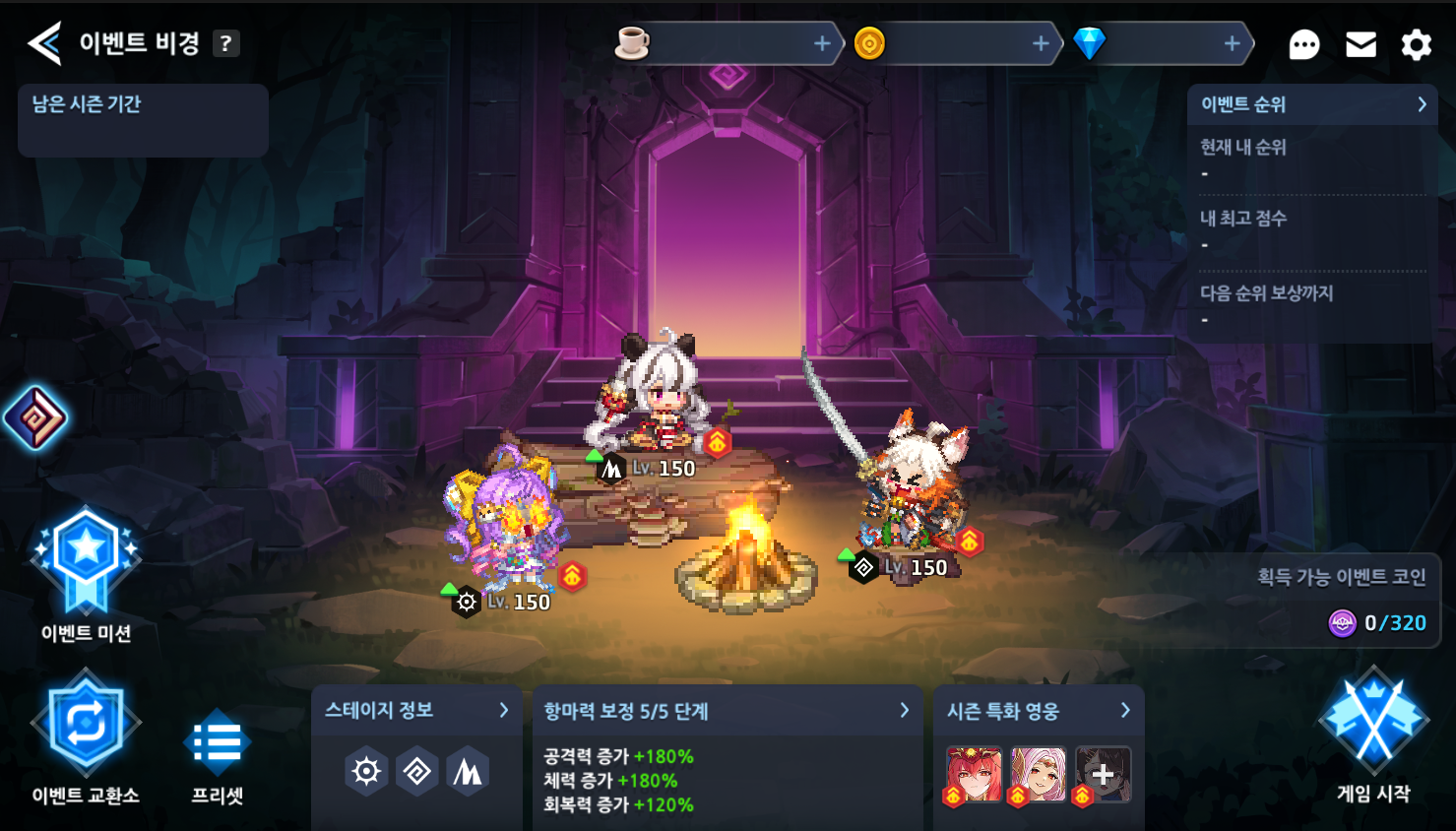Go back using the arrow button
Screen dimensions: 1456x831
(x=44, y=43)
